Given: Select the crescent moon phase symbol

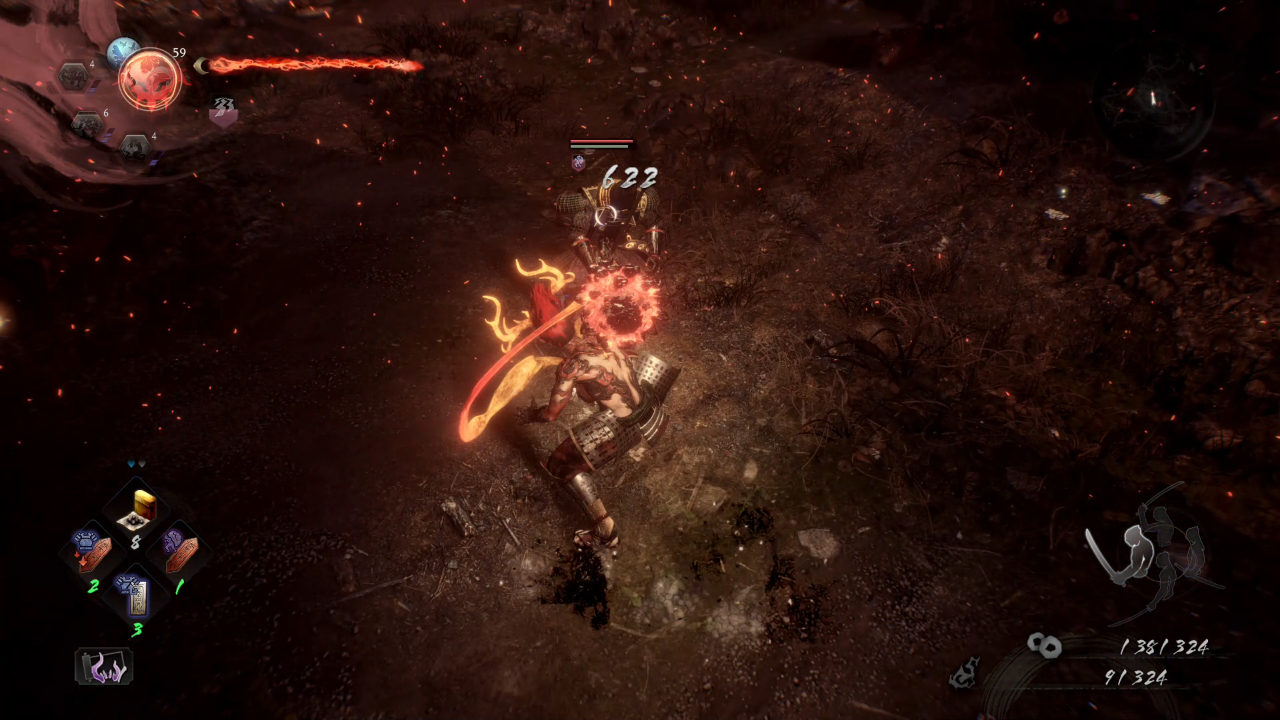Looking at the screenshot, I should click(201, 65).
